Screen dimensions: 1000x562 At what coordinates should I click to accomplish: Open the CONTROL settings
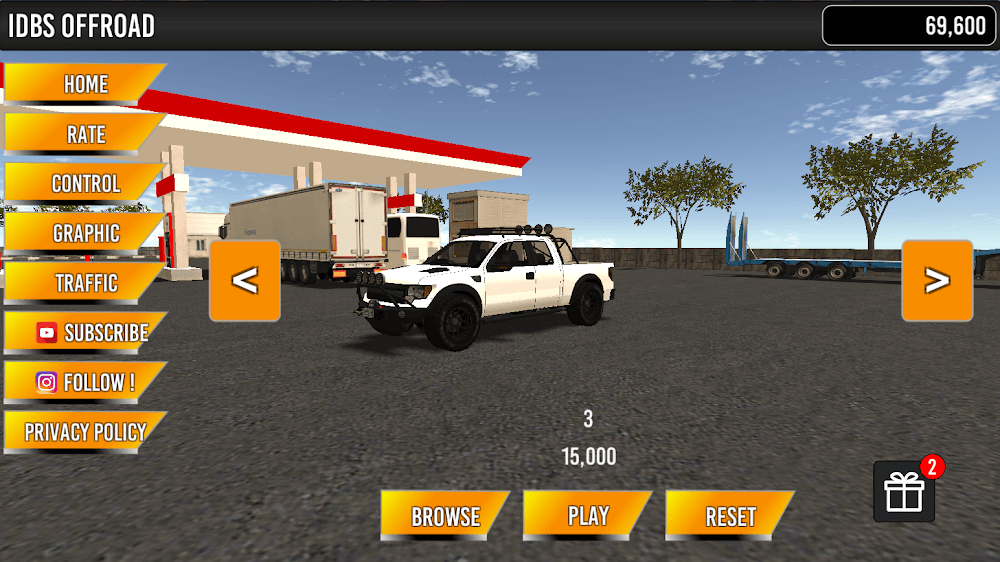(x=85, y=184)
